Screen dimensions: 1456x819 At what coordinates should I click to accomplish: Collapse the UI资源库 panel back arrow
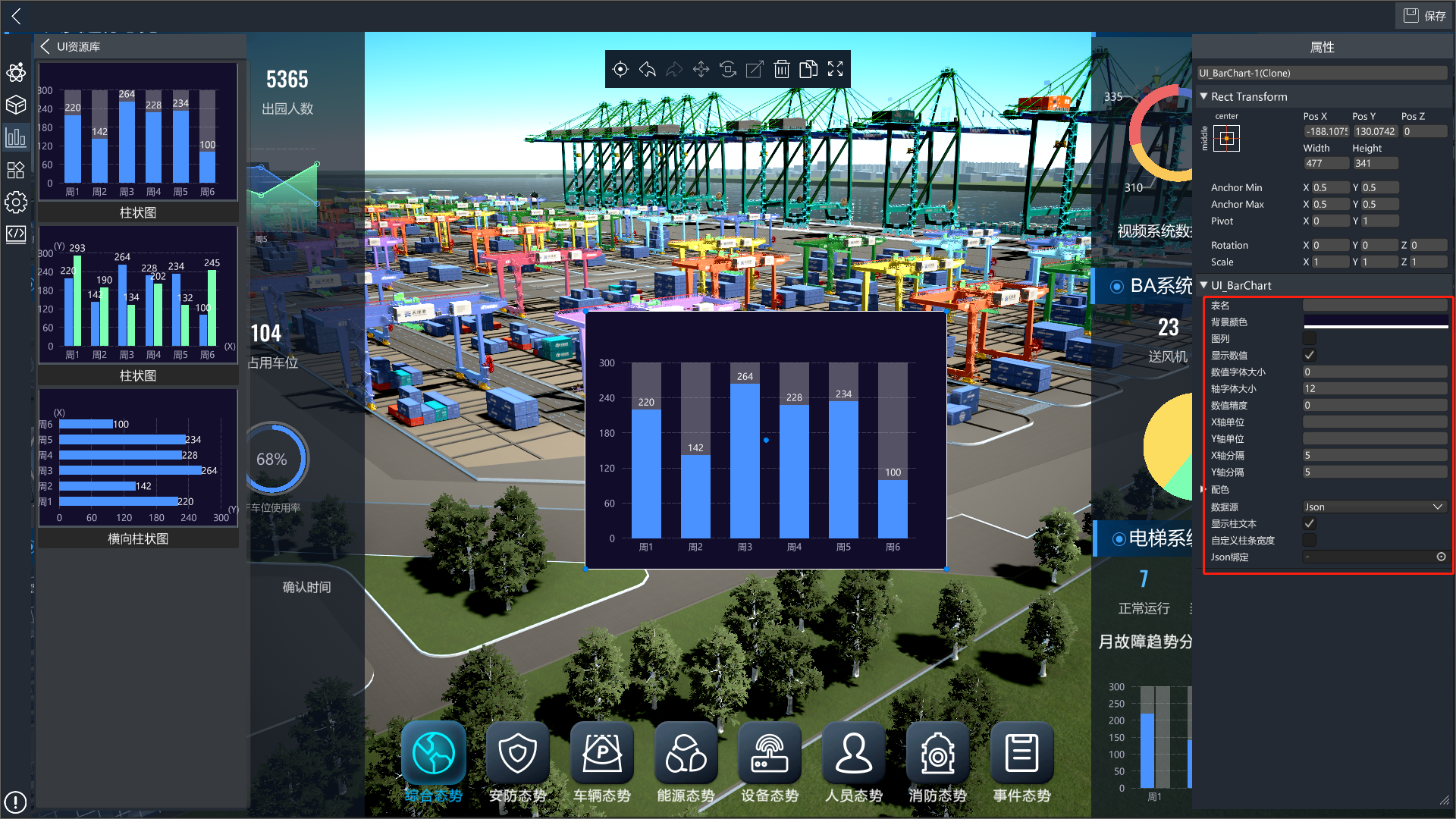pyautogui.click(x=45, y=46)
